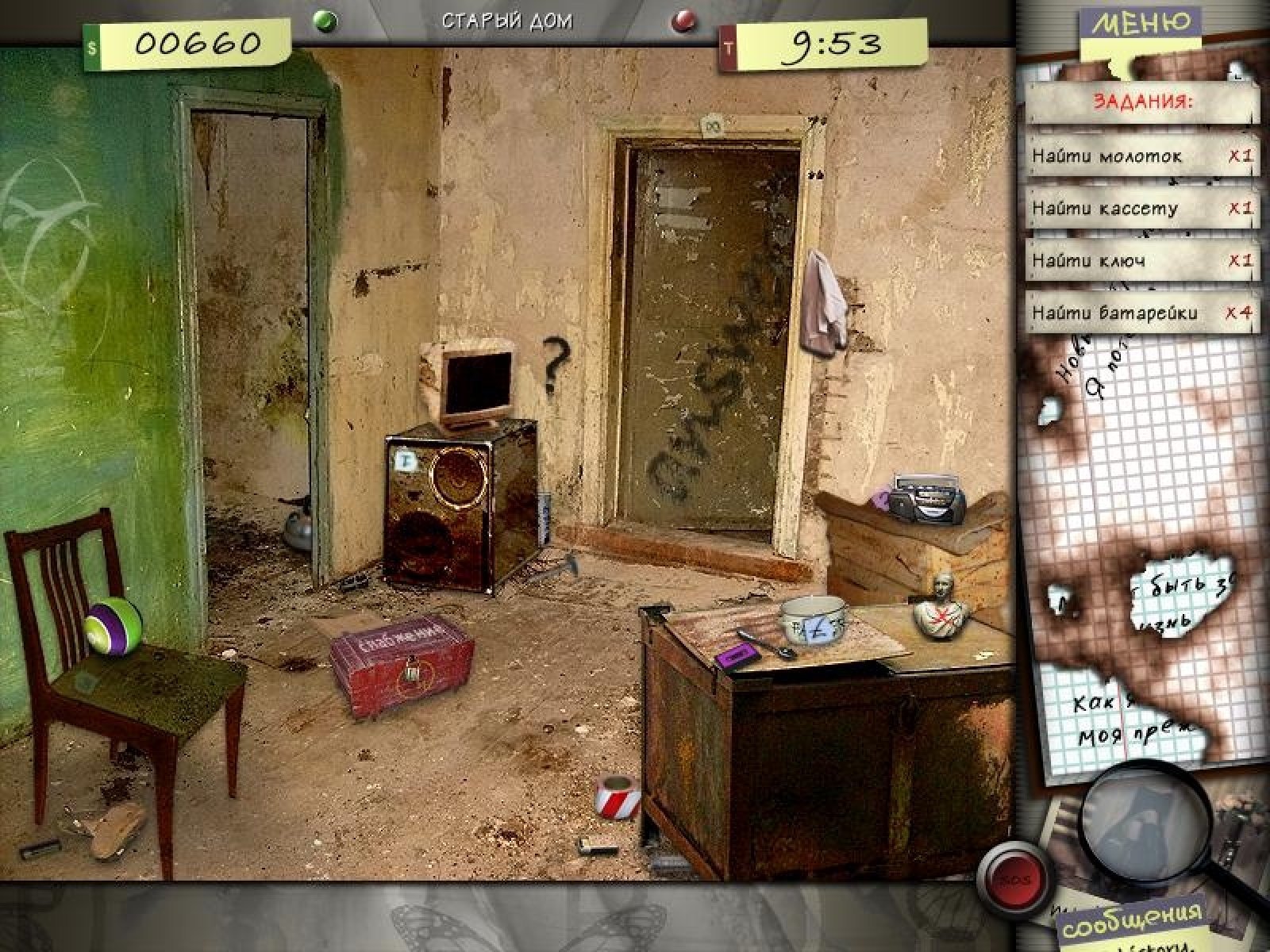Select the 'Найти батарейки' task entry

1141,313
